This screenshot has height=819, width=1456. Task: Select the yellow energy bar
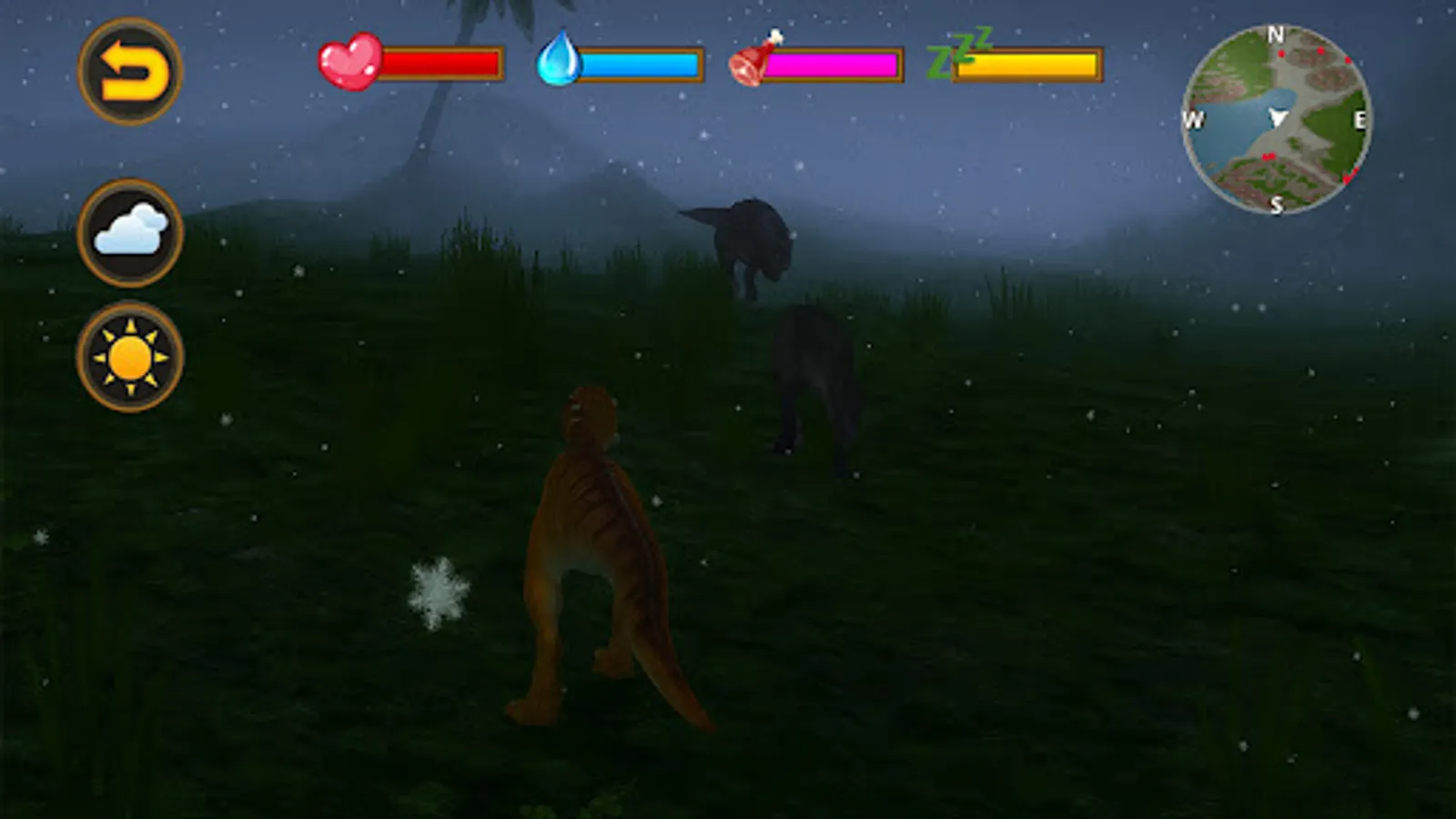1028,64
